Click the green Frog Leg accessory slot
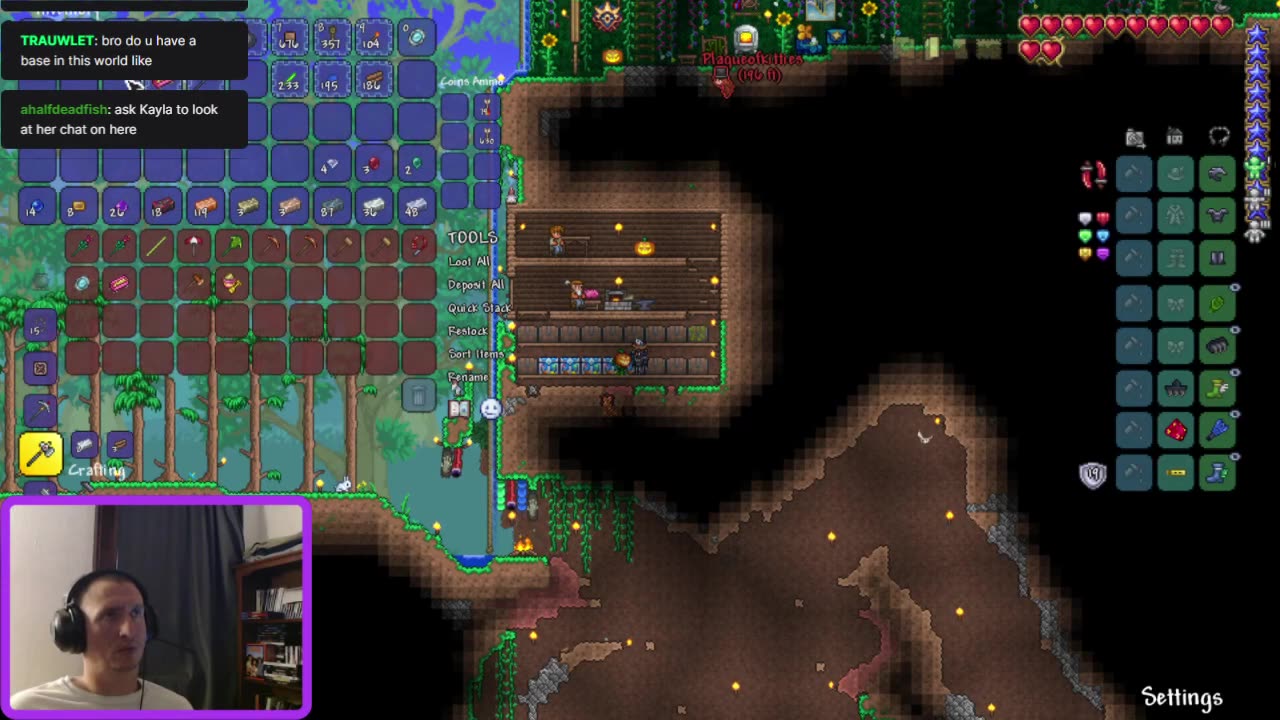Image resolution: width=1280 pixels, height=720 pixels. [1217, 302]
